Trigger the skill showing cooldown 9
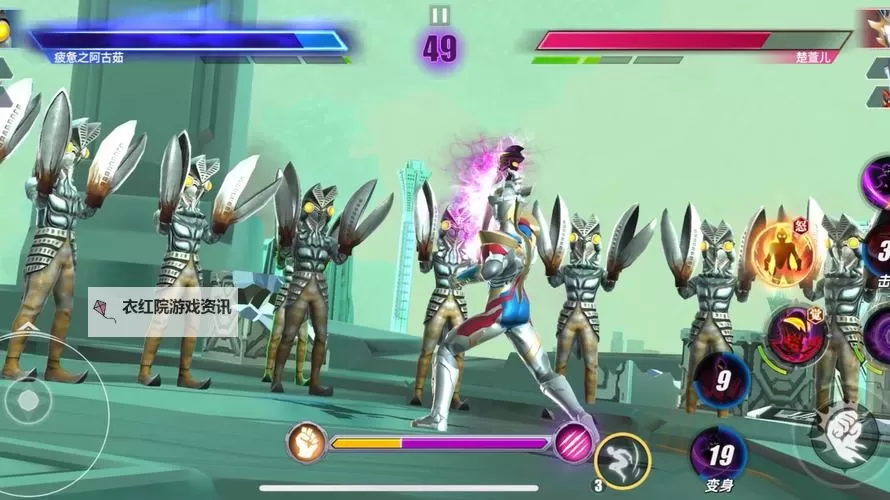 tap(722, 380)
